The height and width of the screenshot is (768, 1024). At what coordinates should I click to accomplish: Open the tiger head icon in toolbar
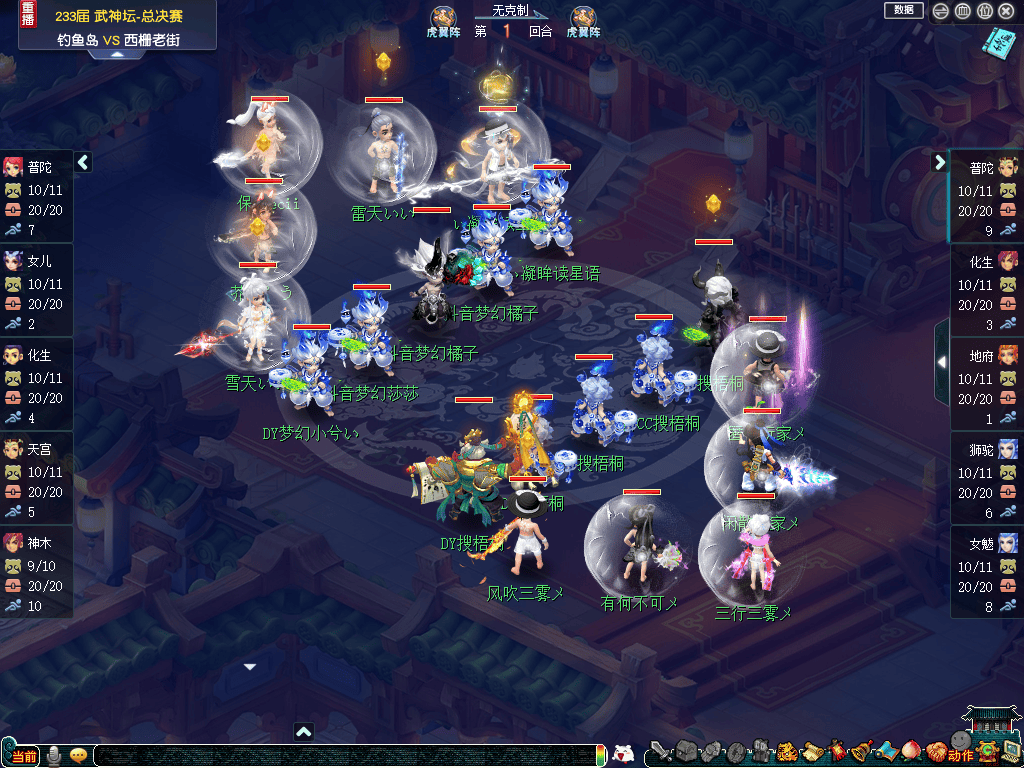787,751
